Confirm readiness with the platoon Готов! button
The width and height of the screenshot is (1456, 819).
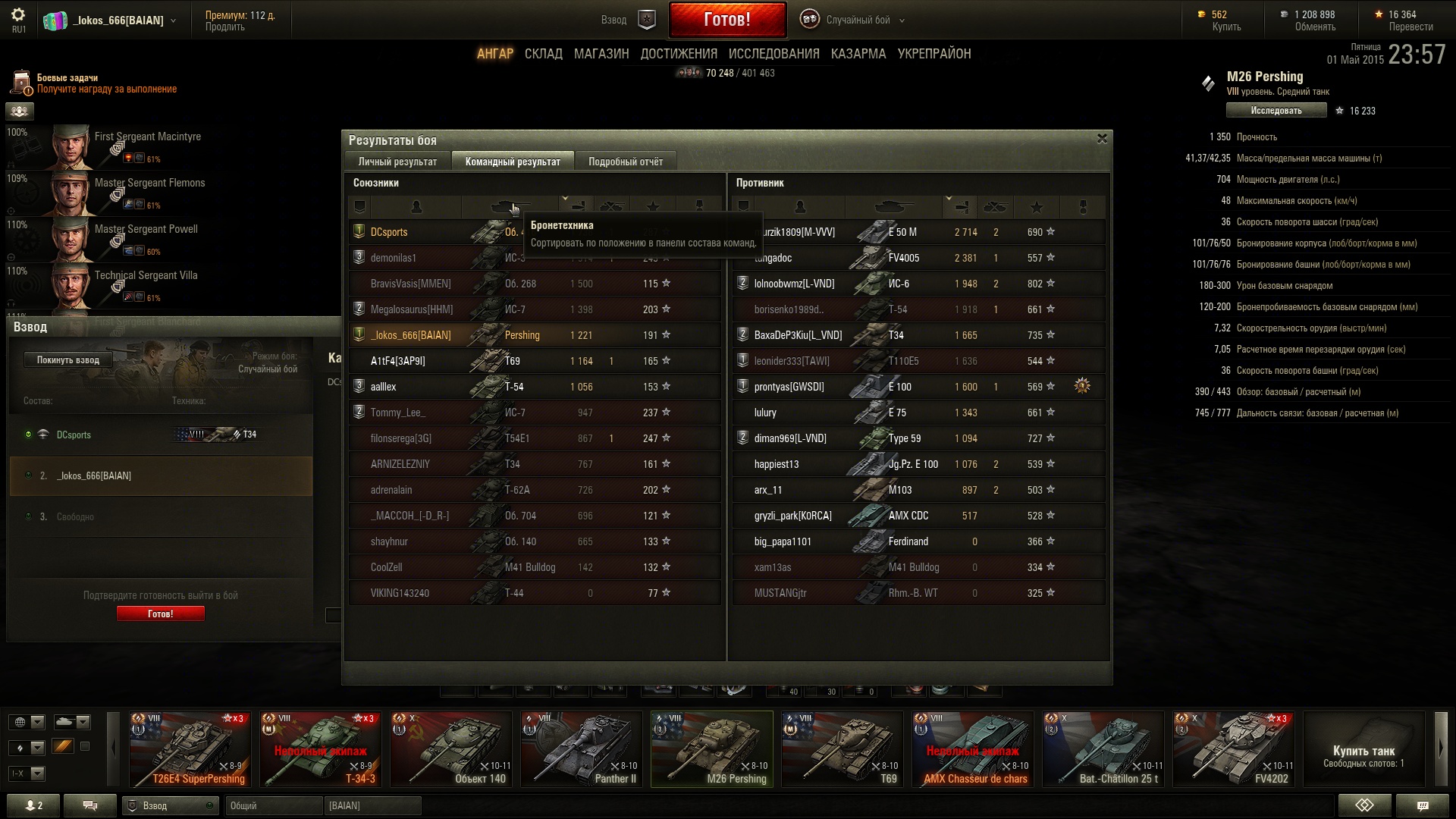pyautogui.click(x=160, y=613)
